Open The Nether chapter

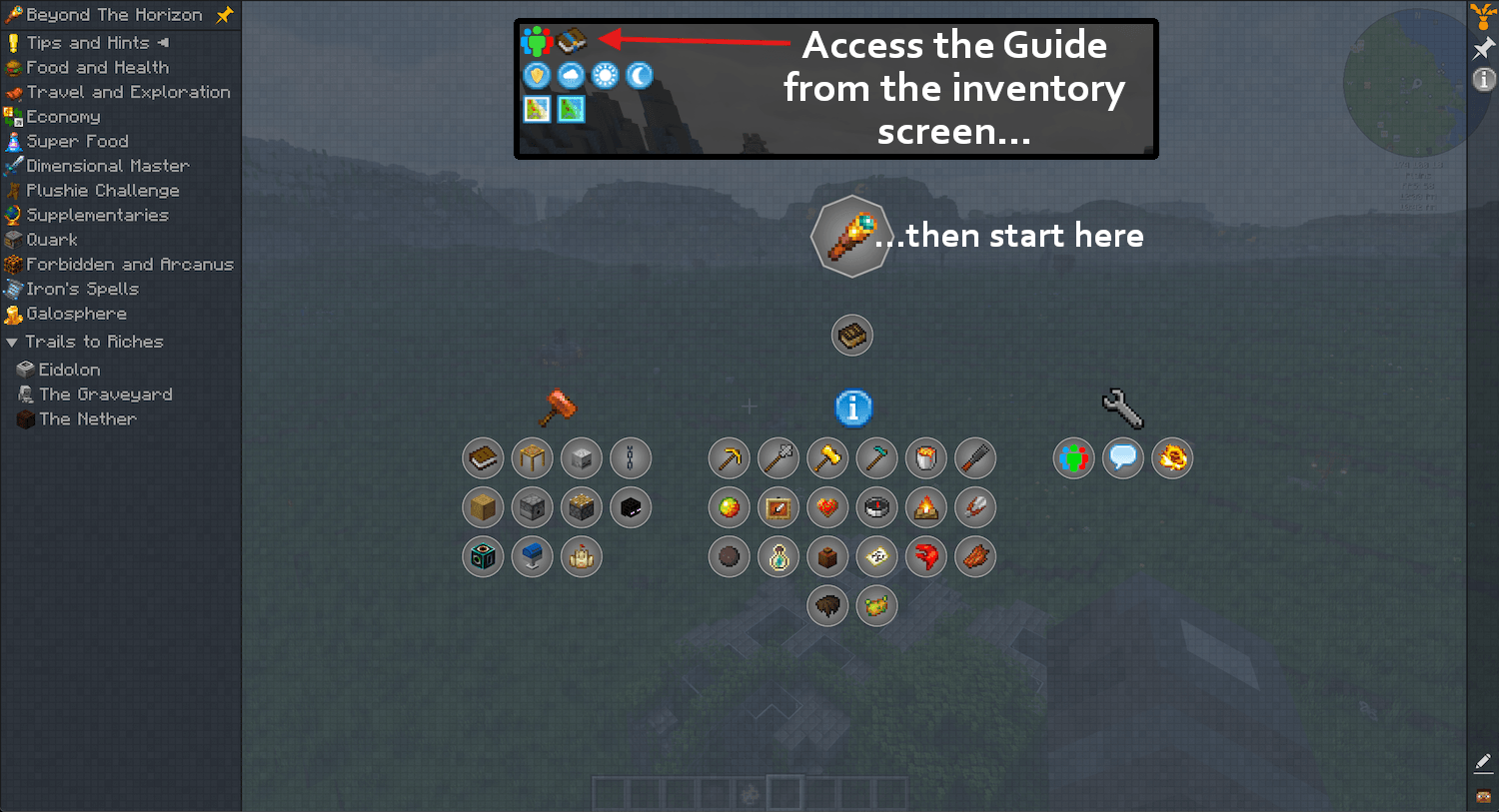click(88, 418)
